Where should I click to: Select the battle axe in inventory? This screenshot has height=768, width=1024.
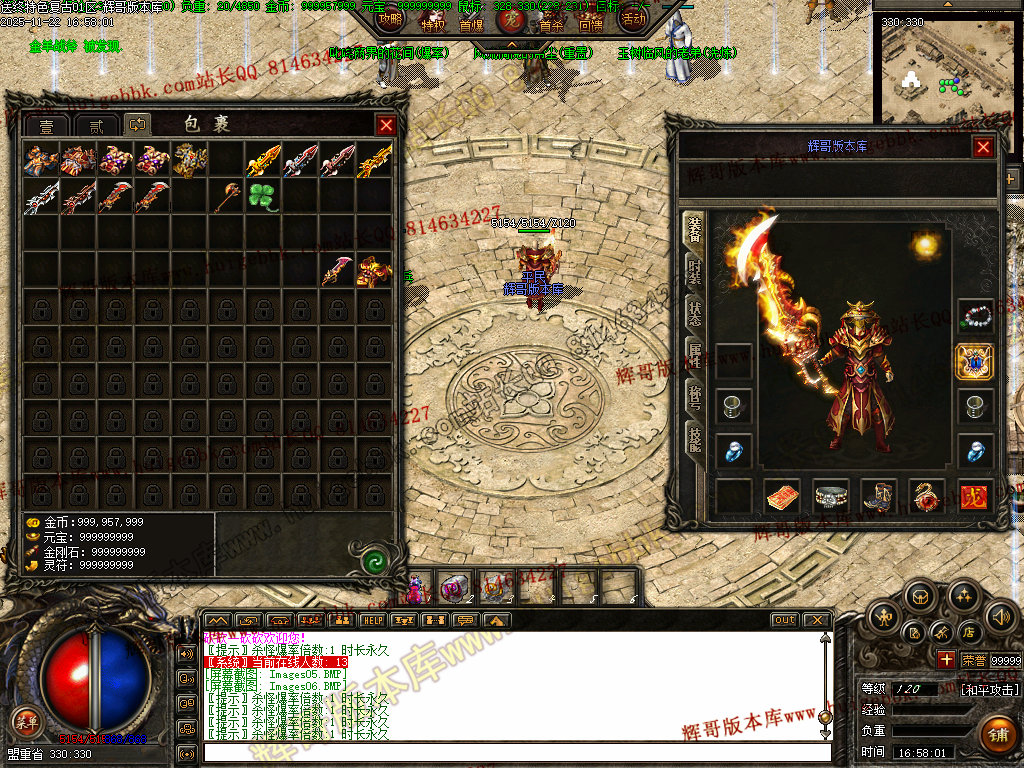pyautogui.click(x=225, y=196)
